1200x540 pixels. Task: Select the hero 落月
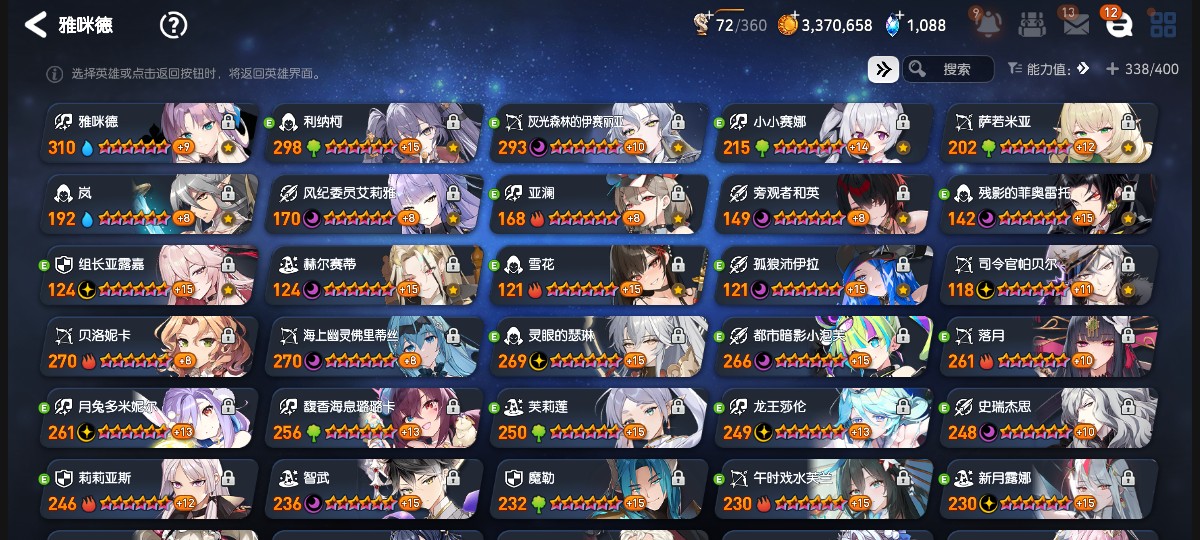click(x=1049, y=347)
